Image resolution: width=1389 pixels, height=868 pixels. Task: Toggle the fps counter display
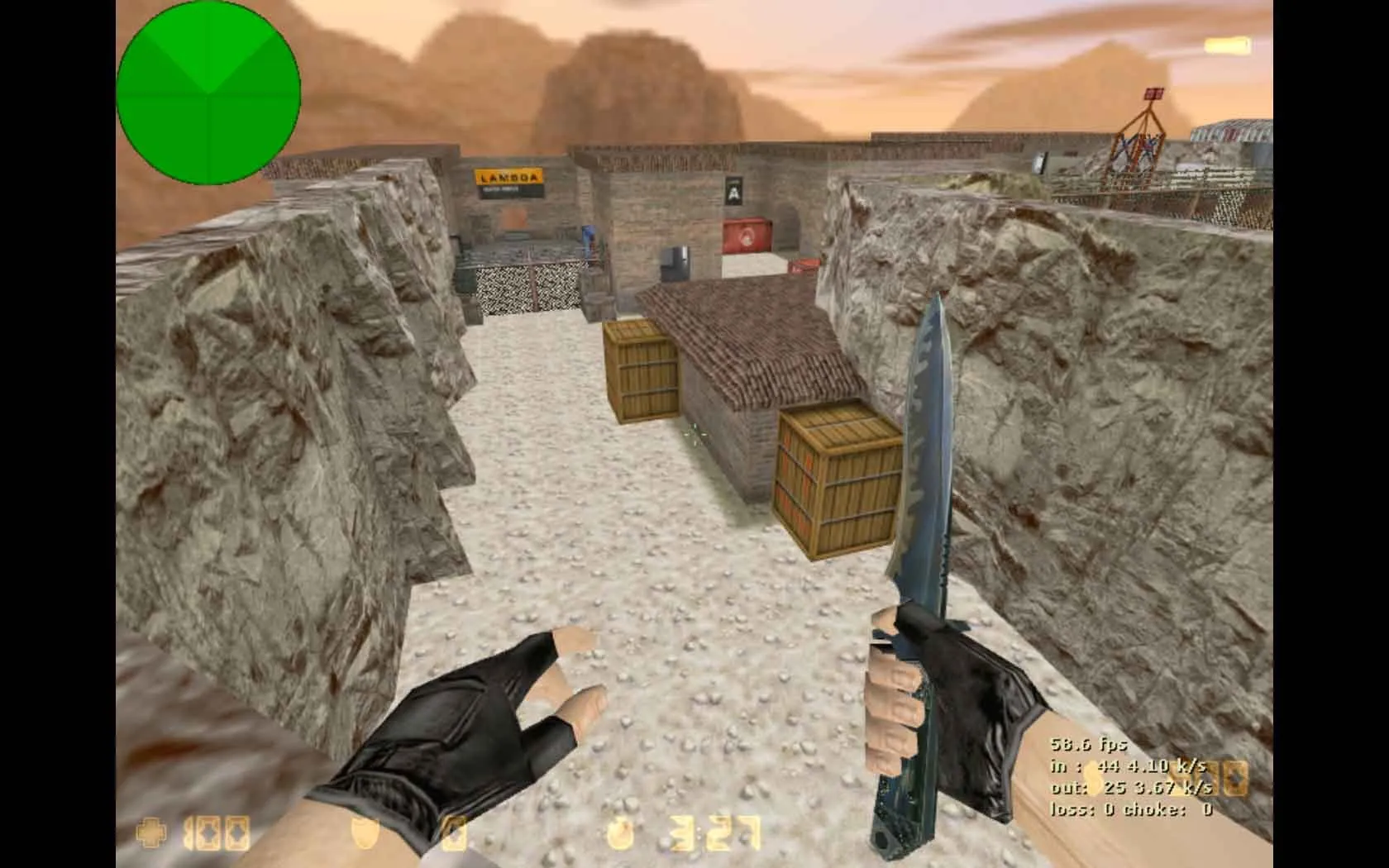point(1088,745)
